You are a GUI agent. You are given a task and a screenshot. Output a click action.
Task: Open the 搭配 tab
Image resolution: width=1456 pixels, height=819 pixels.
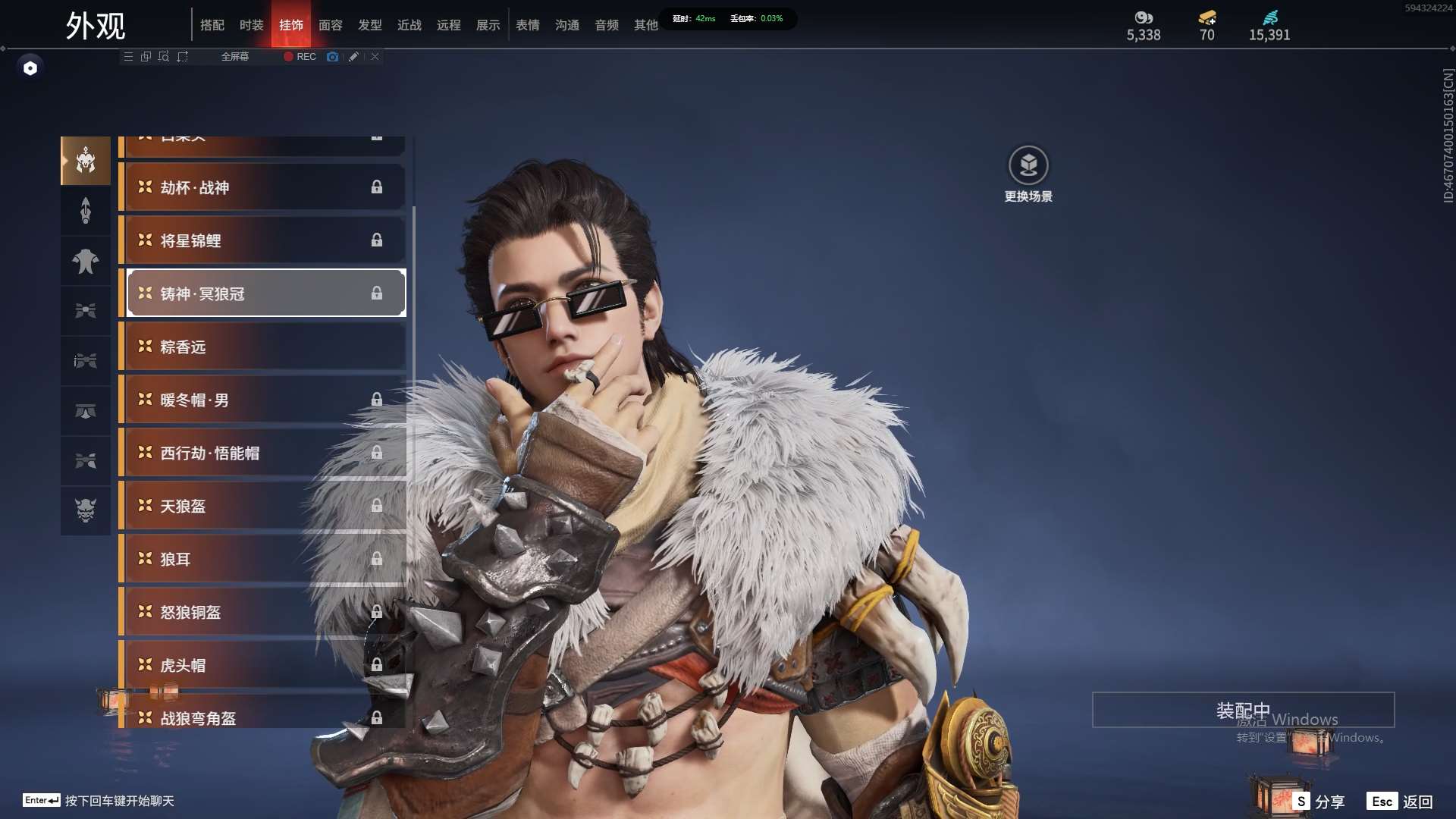212,25
